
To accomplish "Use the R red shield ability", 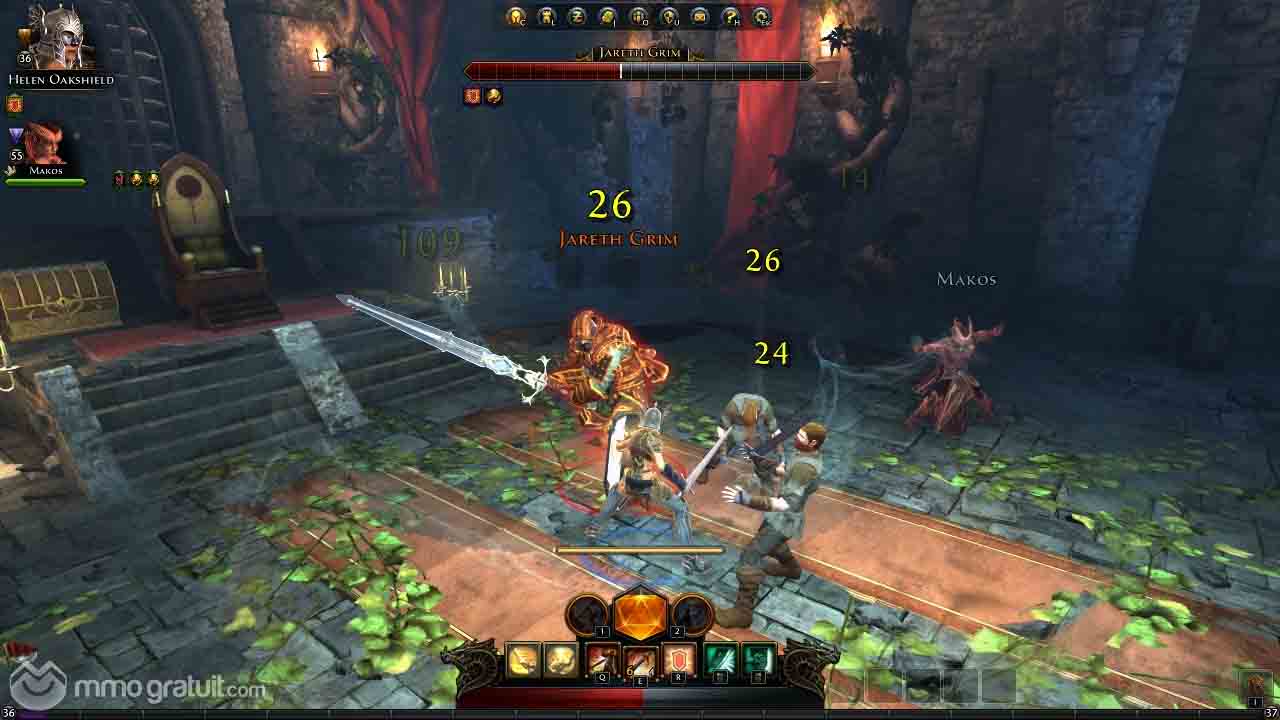I will (x=678, y=660).
